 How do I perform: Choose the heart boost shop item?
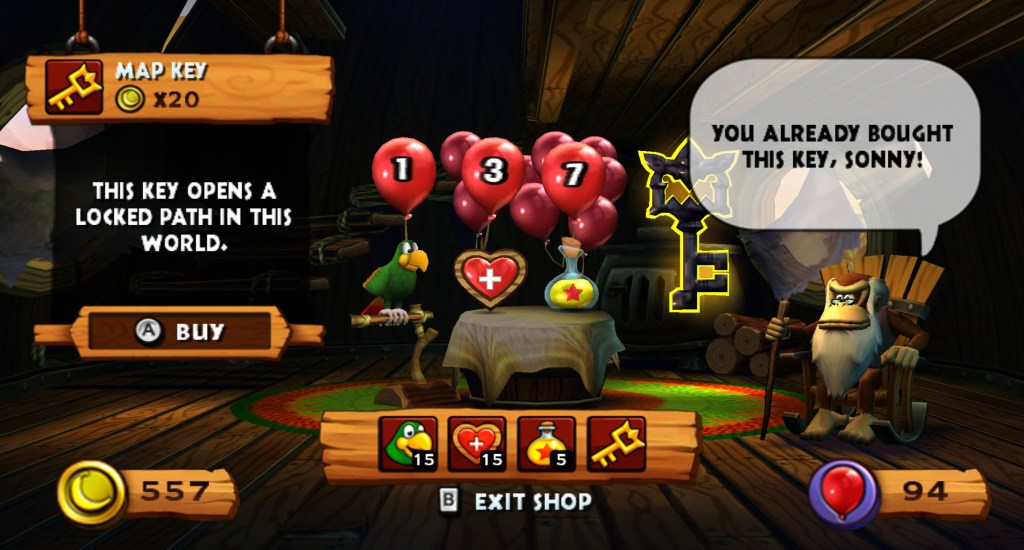(x=477, y=444)
